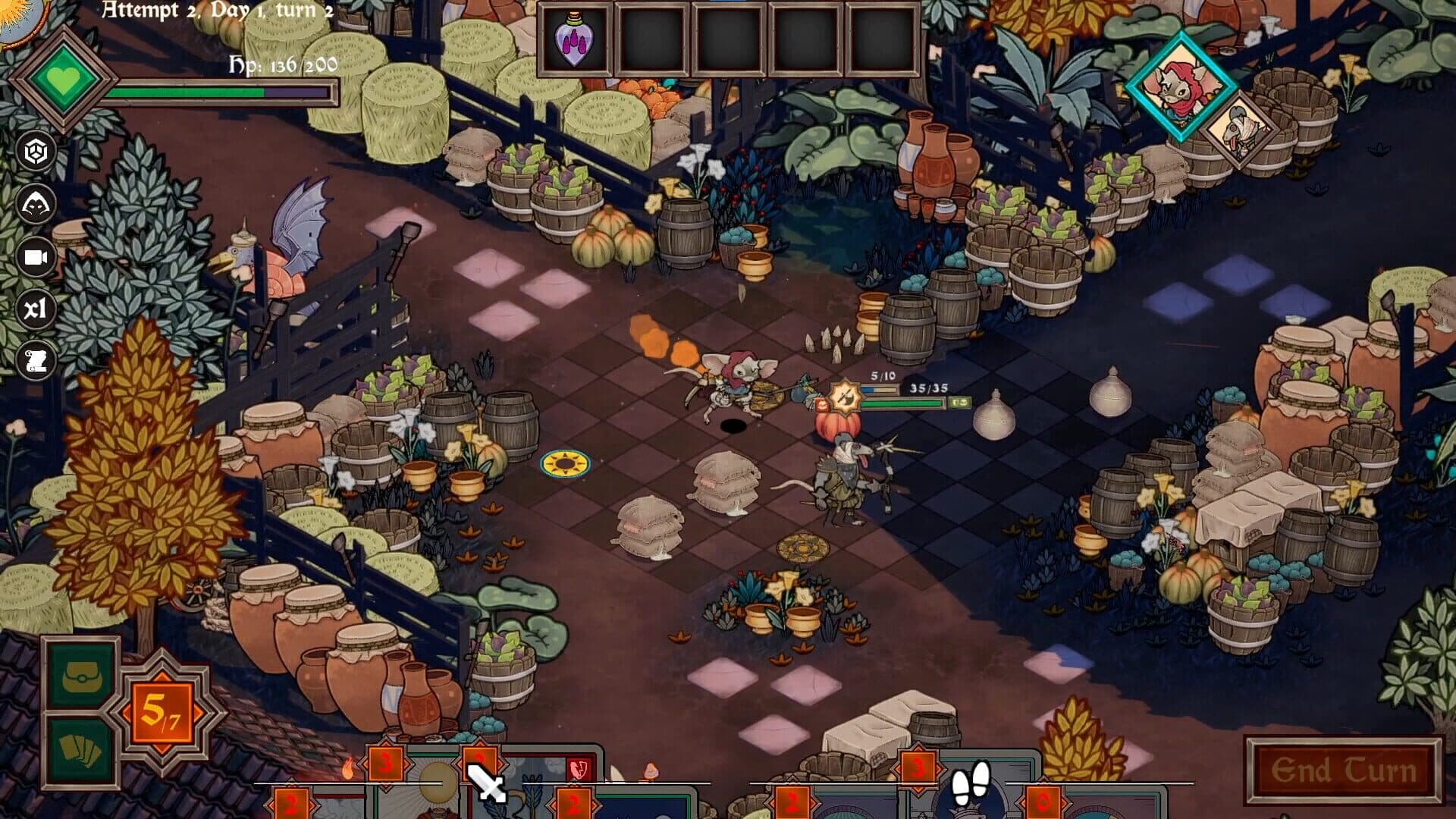
Task: Click the sun medallion on the floor tile
Action: (564, 463)
